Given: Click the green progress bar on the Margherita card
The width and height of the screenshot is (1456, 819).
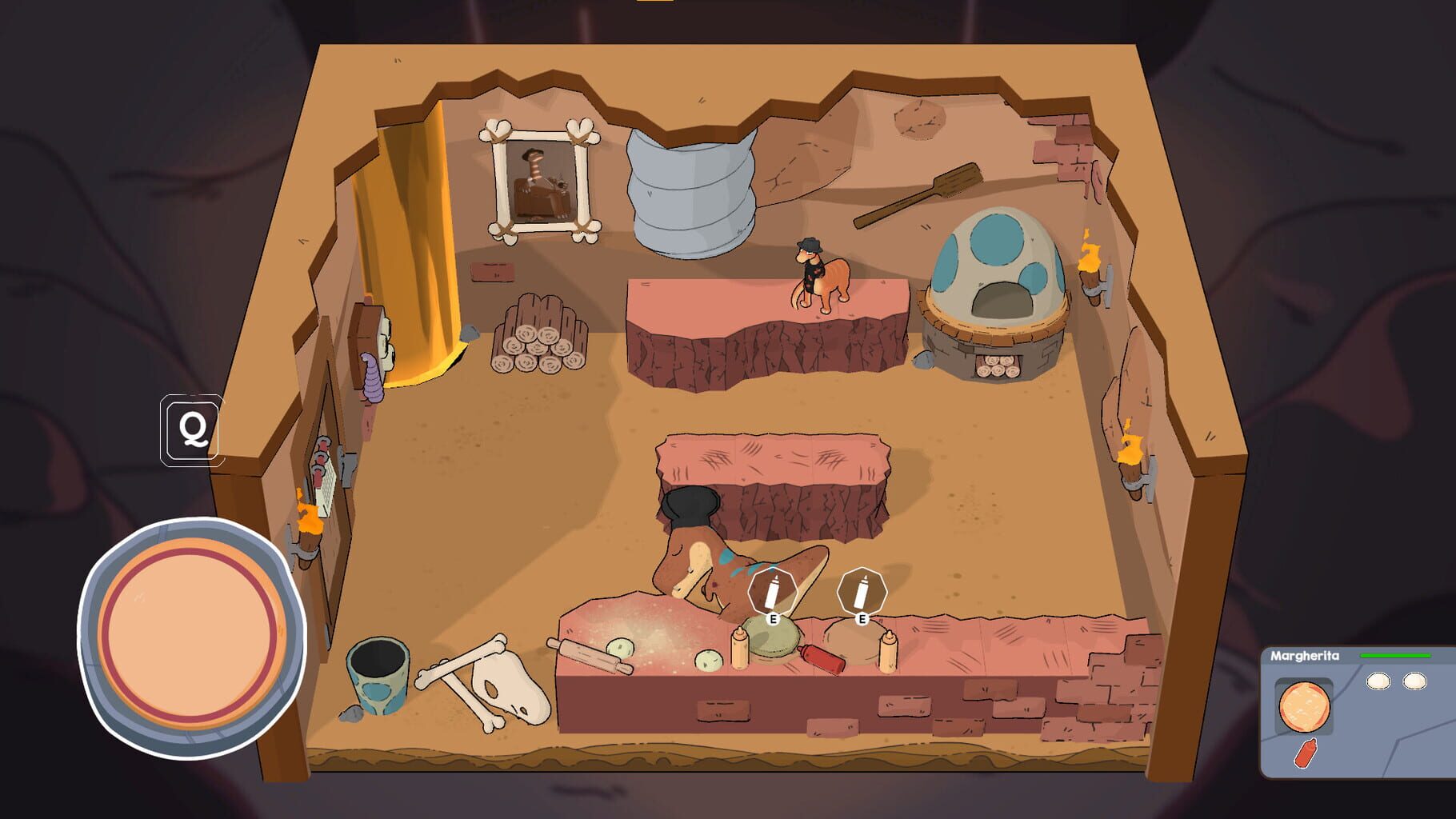Looking at the screenshot, I should pyautogui.click(x=1398, y=654).
